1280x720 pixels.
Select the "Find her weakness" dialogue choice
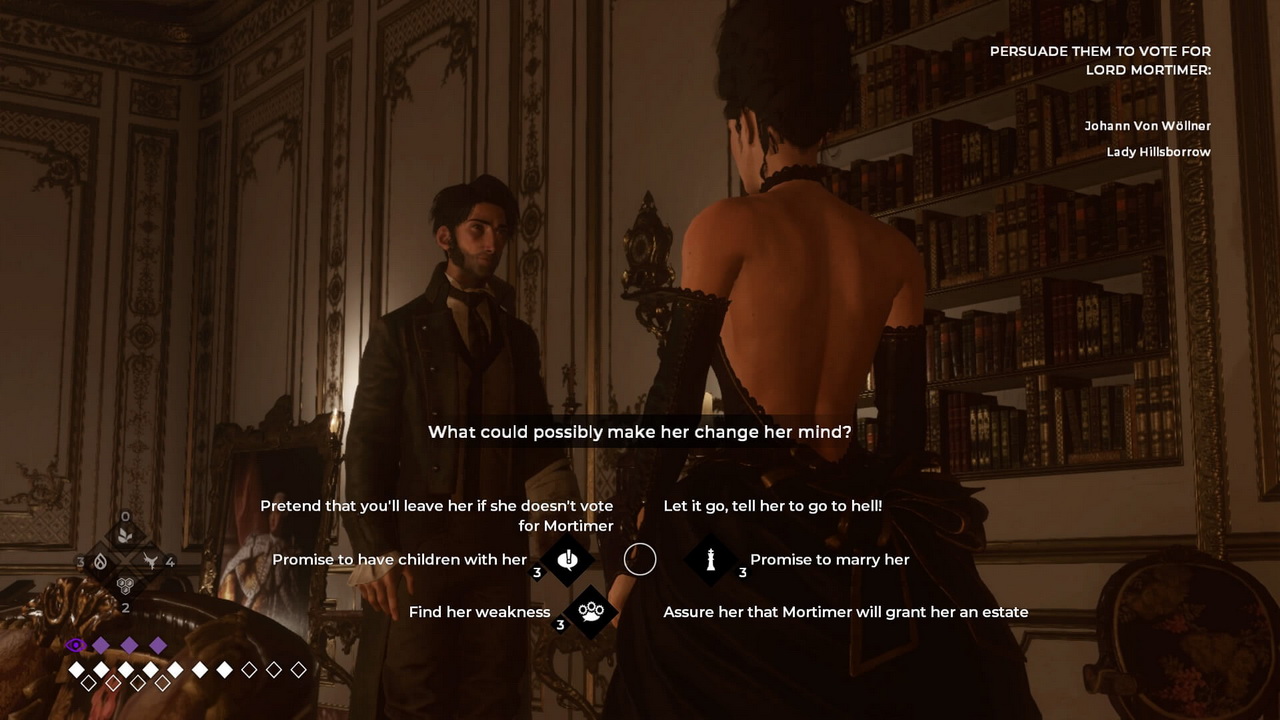coord(479,612)
